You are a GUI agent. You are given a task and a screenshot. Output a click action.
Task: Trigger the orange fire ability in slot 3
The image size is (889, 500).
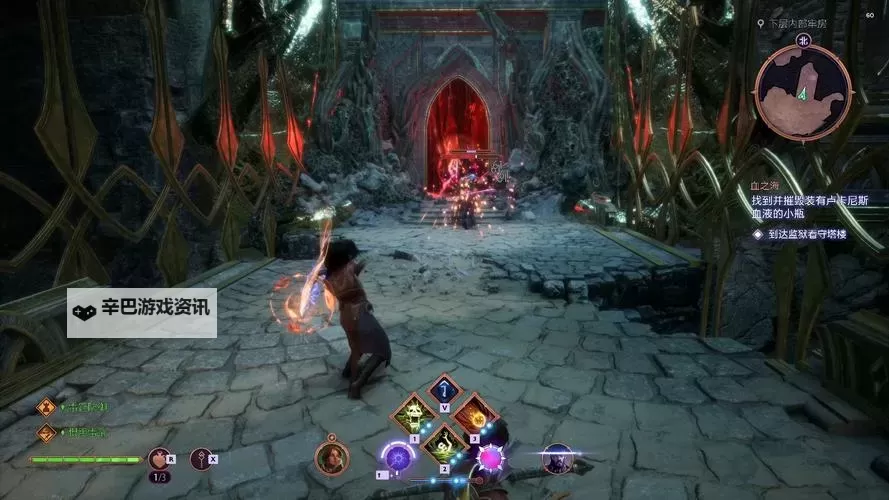coord(475,413)
